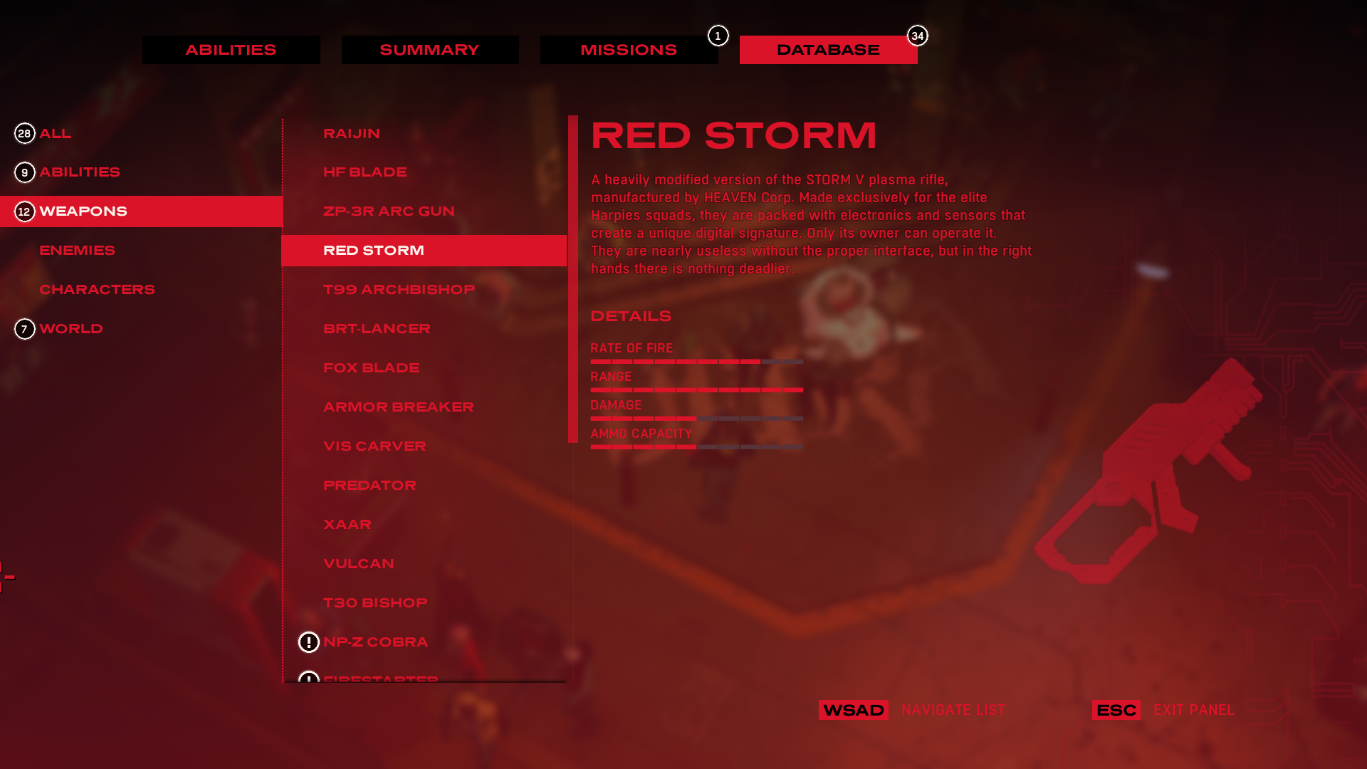Click the ALL category counter badge showing 28
Viewport: 1367px width, 769px height.
(x=24, y=132)
